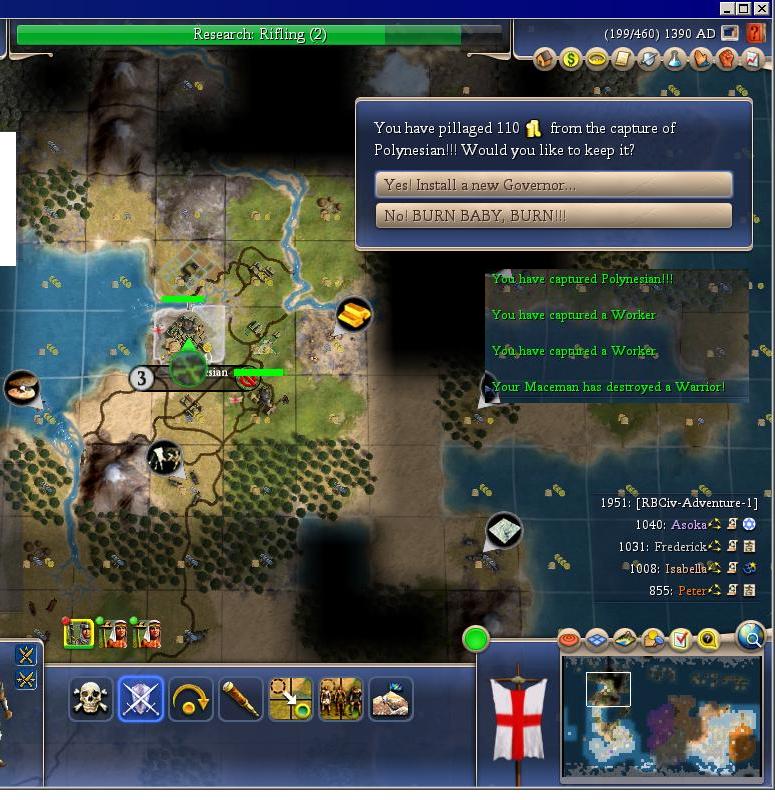The height and width of the screenshot is (800, 775).
Task: Open the Info screen graph icon
Action: 753,59
